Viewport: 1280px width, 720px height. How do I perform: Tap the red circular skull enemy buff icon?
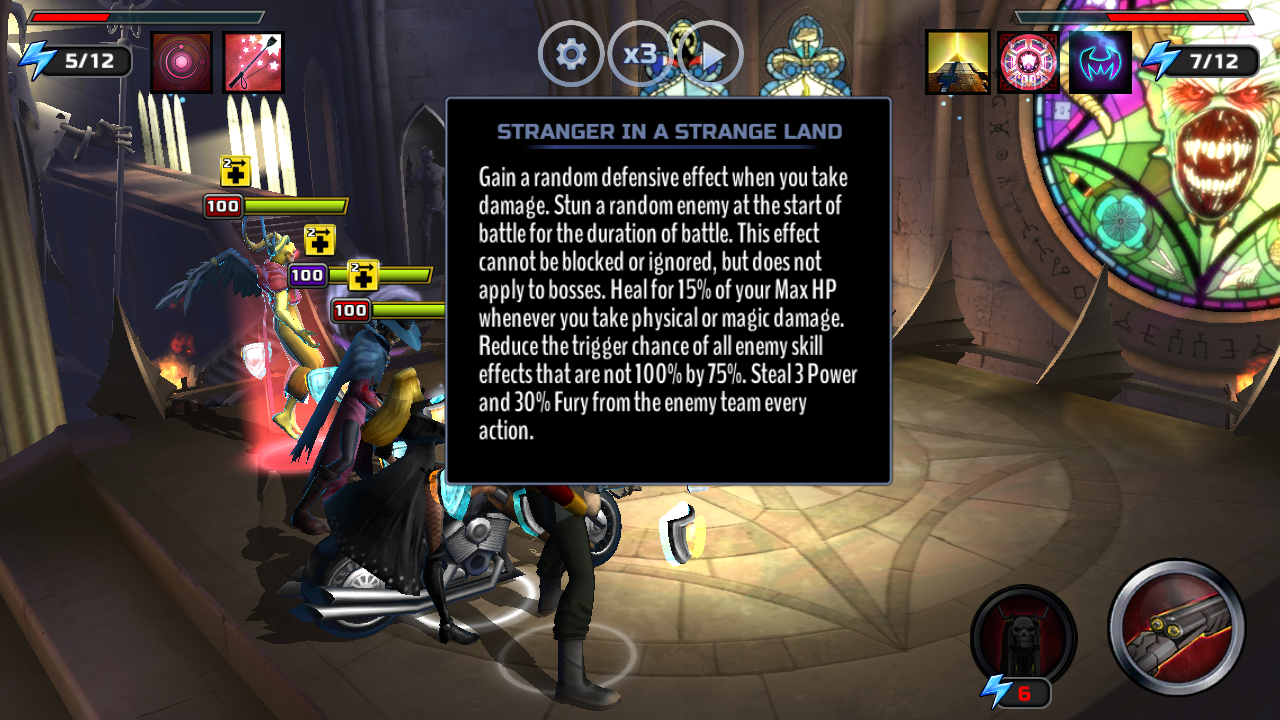coord(1028,62)
